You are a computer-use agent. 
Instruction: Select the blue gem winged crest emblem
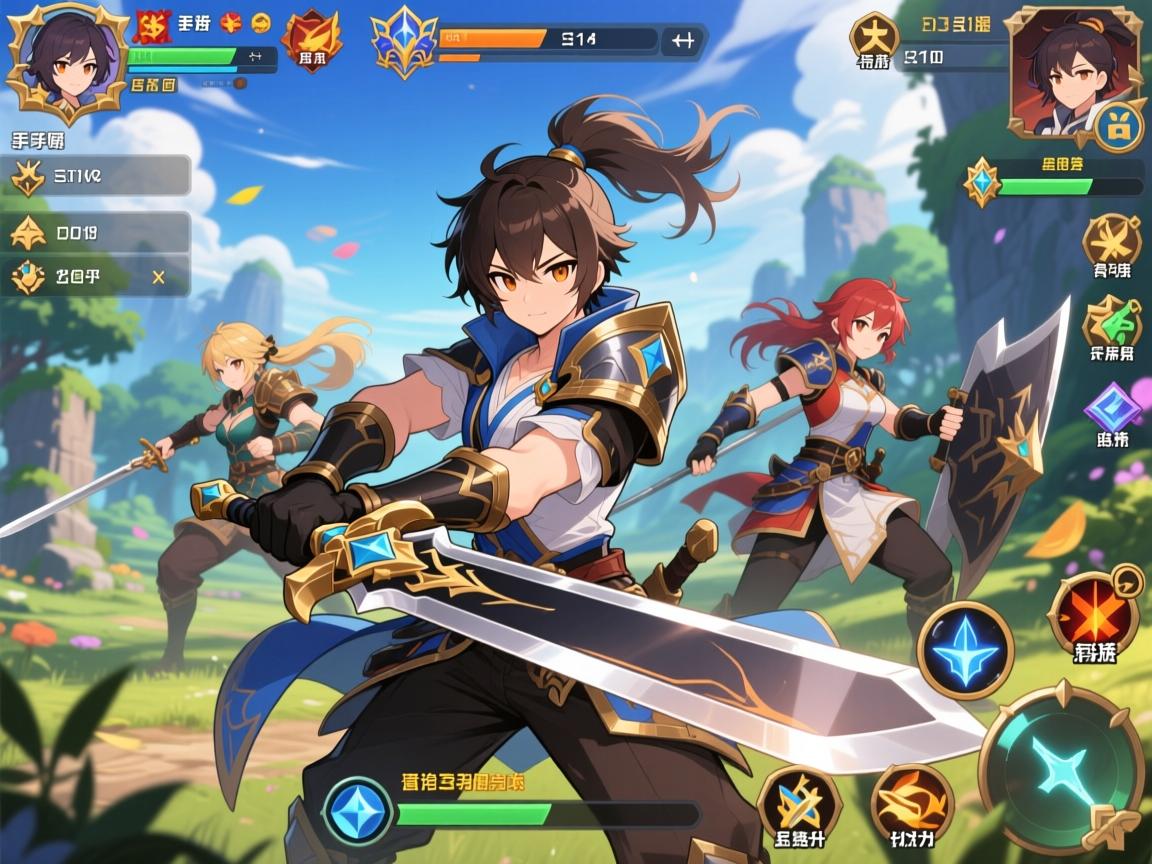point(403,43)
